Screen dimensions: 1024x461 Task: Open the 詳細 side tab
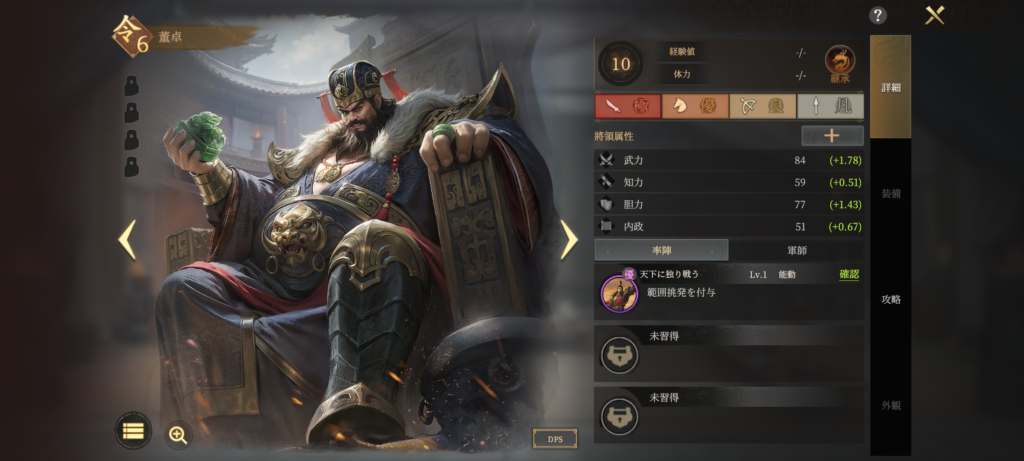[890, 87]
